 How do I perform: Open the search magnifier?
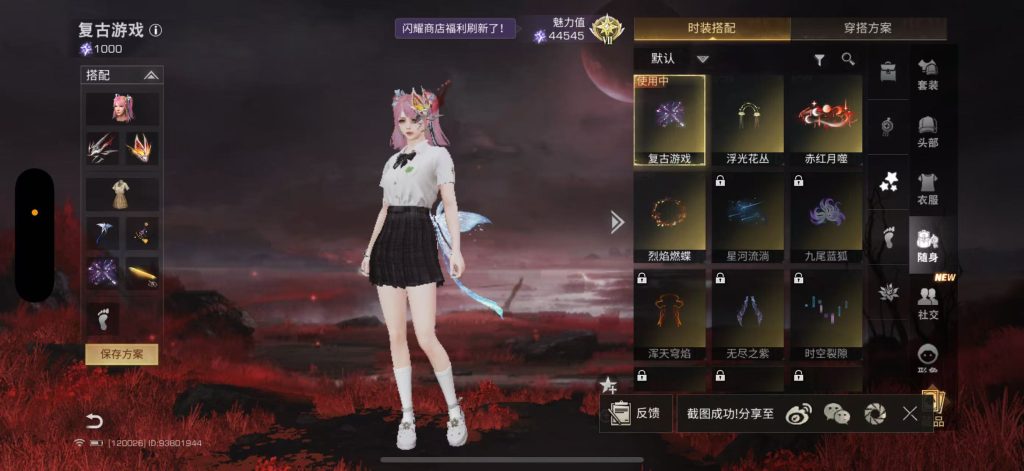[x=848, y=59]
